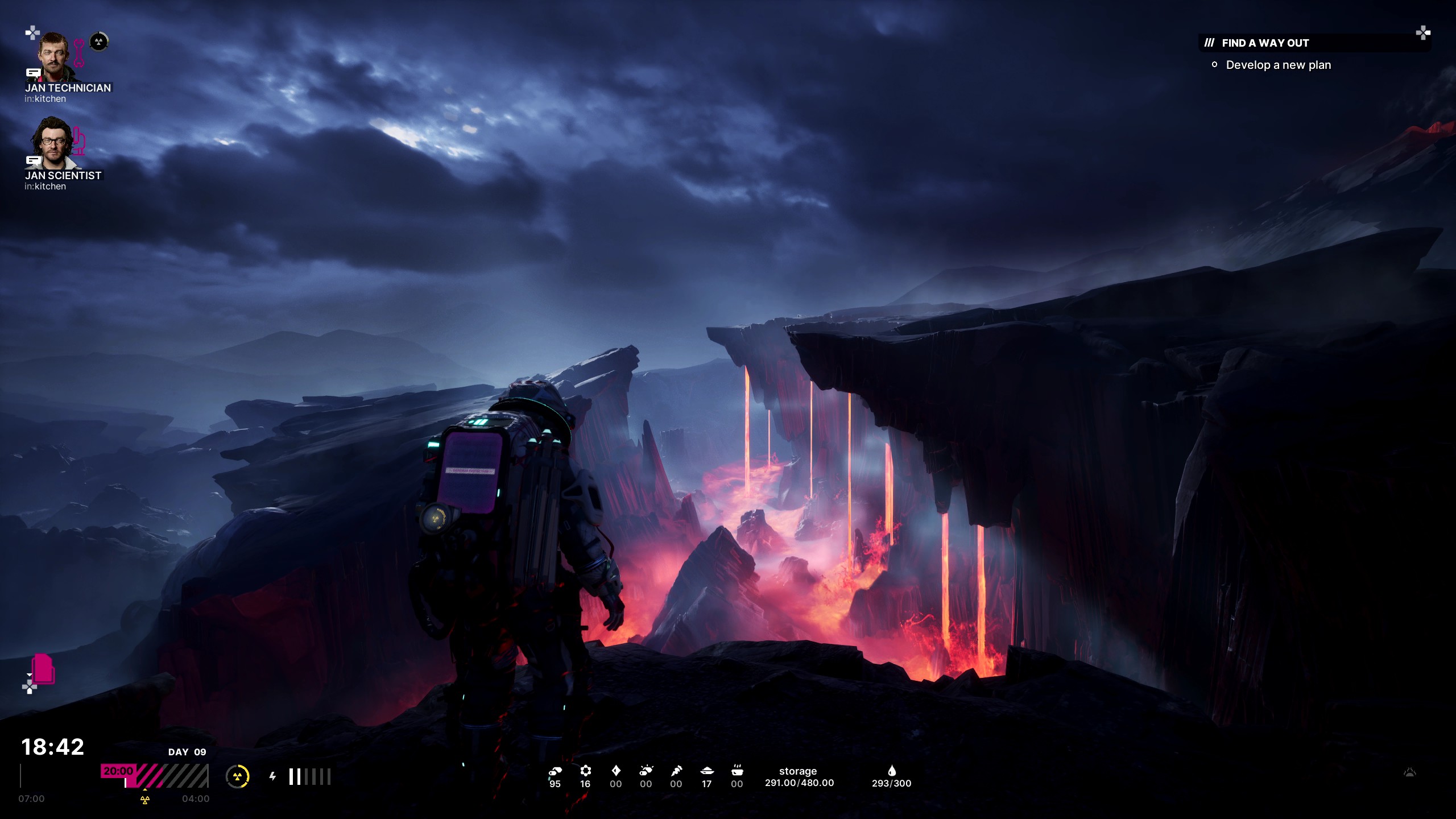Select the wrench skill icon beside Jan Technician
Image resolution: width=1456 pixels, height=819 pixels.
click(x=79, y=52)
